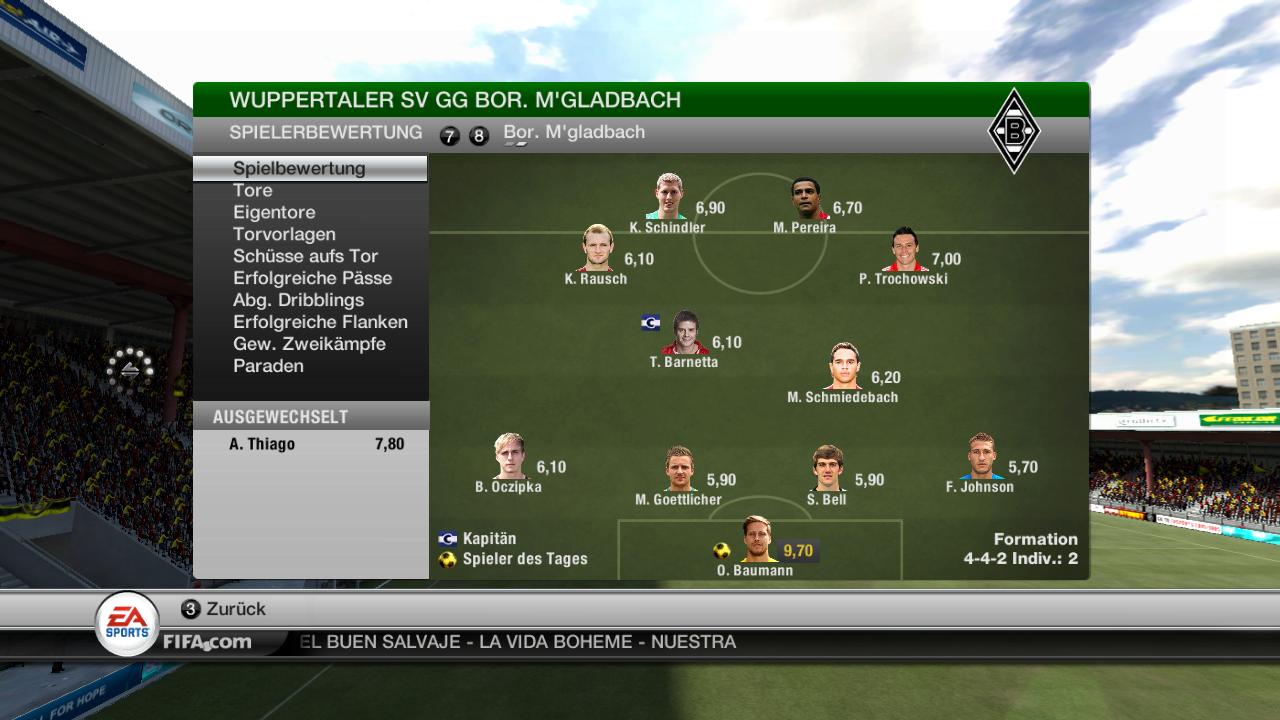Choose defender B. Oczipka's portrait
Image resolution: width=1280 pixels, height=720 pixels.
[510, 457]
